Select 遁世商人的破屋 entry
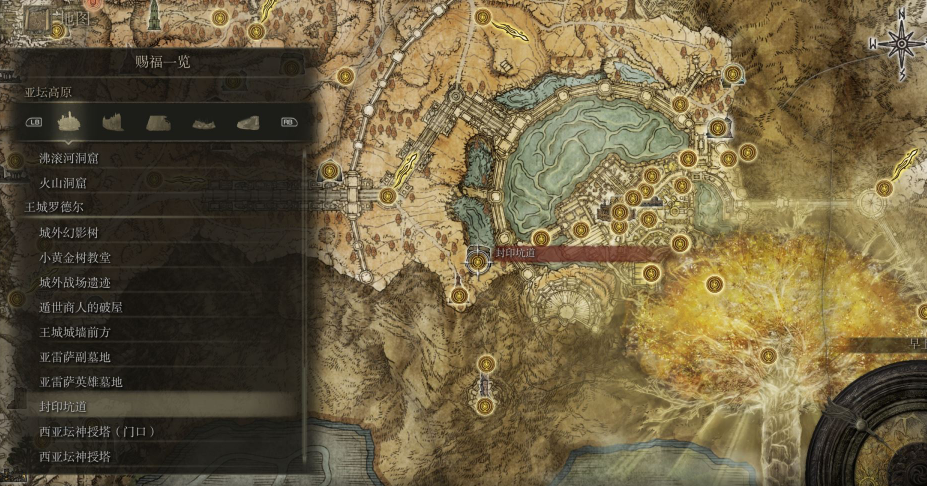Viewport: 927px width, 486px height. (81, 307)
